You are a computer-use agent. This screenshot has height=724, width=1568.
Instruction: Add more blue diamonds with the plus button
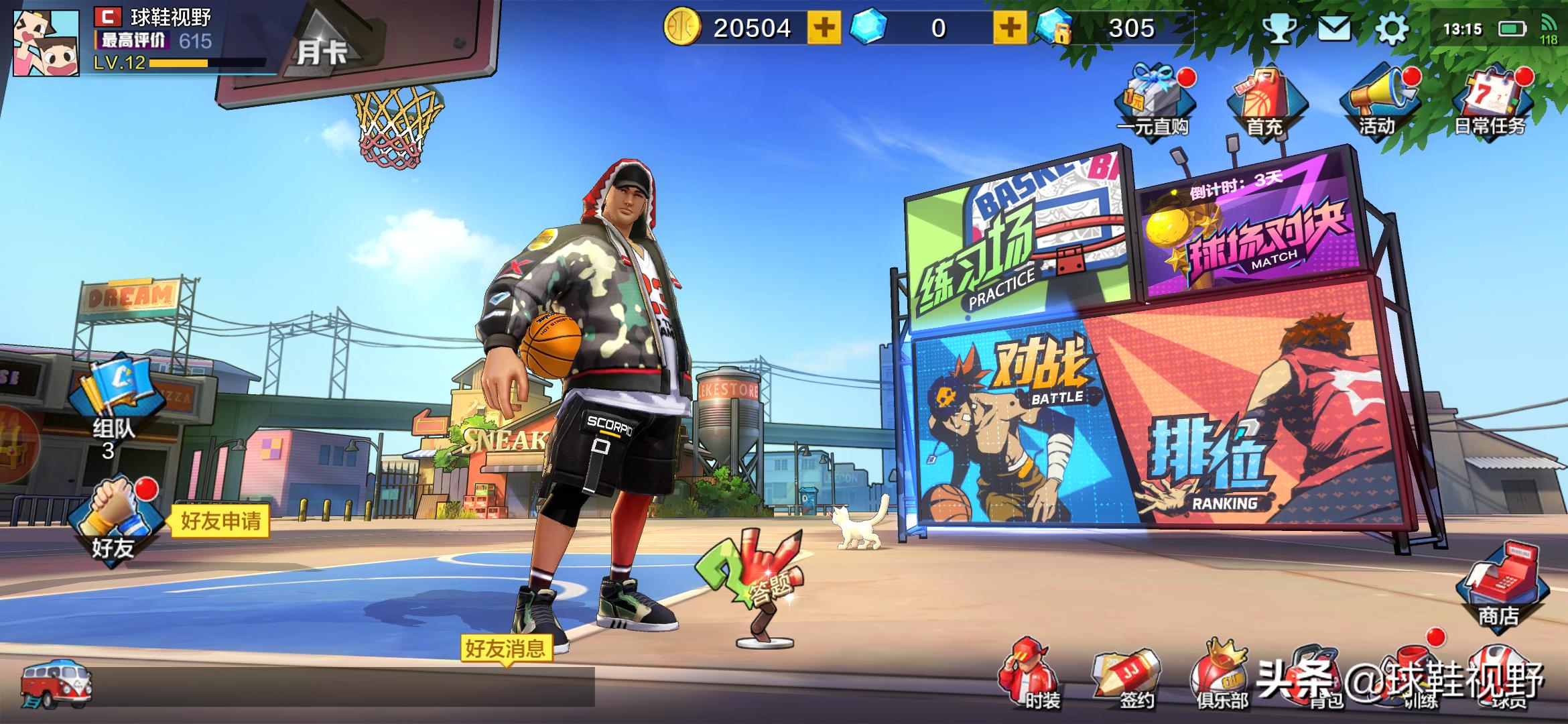(x=1010, y=28)
